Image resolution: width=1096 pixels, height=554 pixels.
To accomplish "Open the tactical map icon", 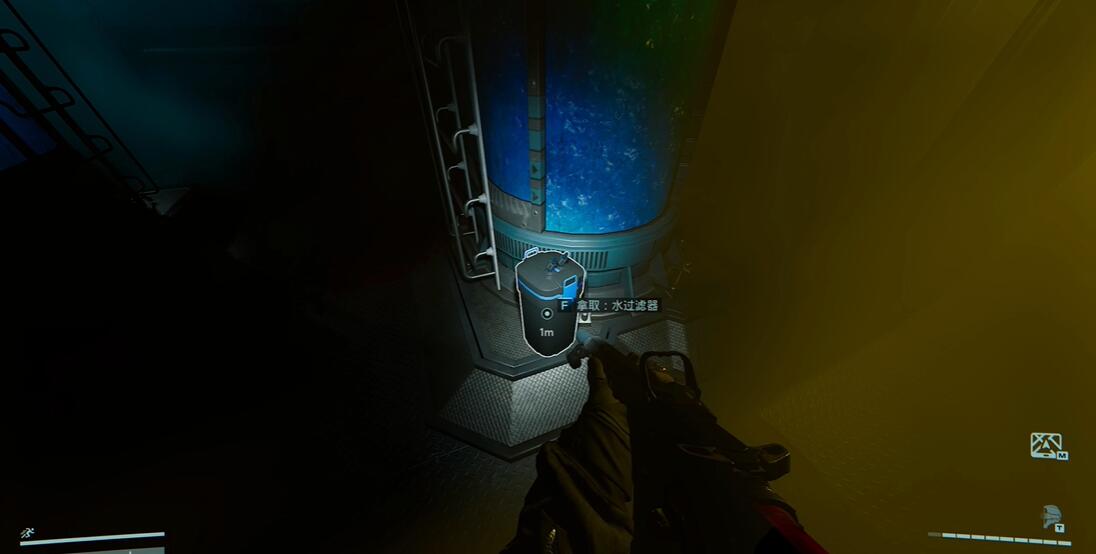I will 1047,445.
